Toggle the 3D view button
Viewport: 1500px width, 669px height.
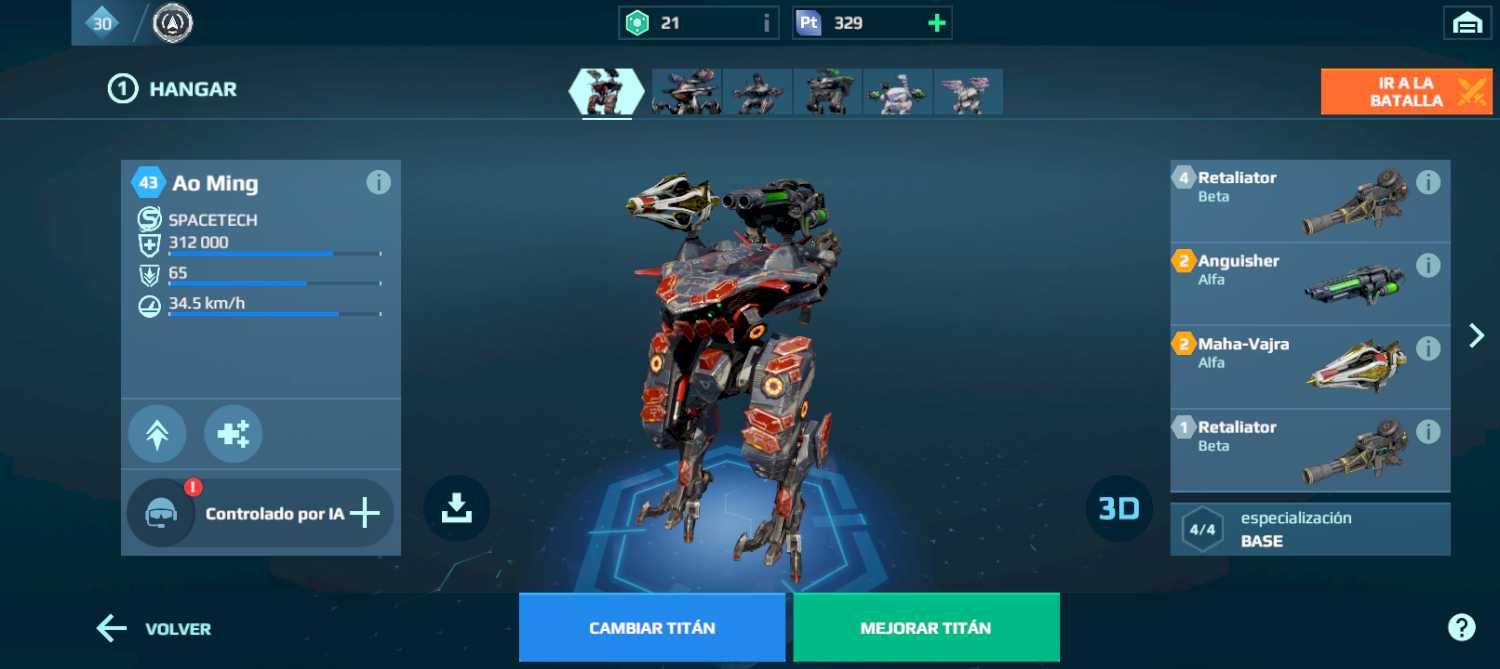tap(1119, 509)
